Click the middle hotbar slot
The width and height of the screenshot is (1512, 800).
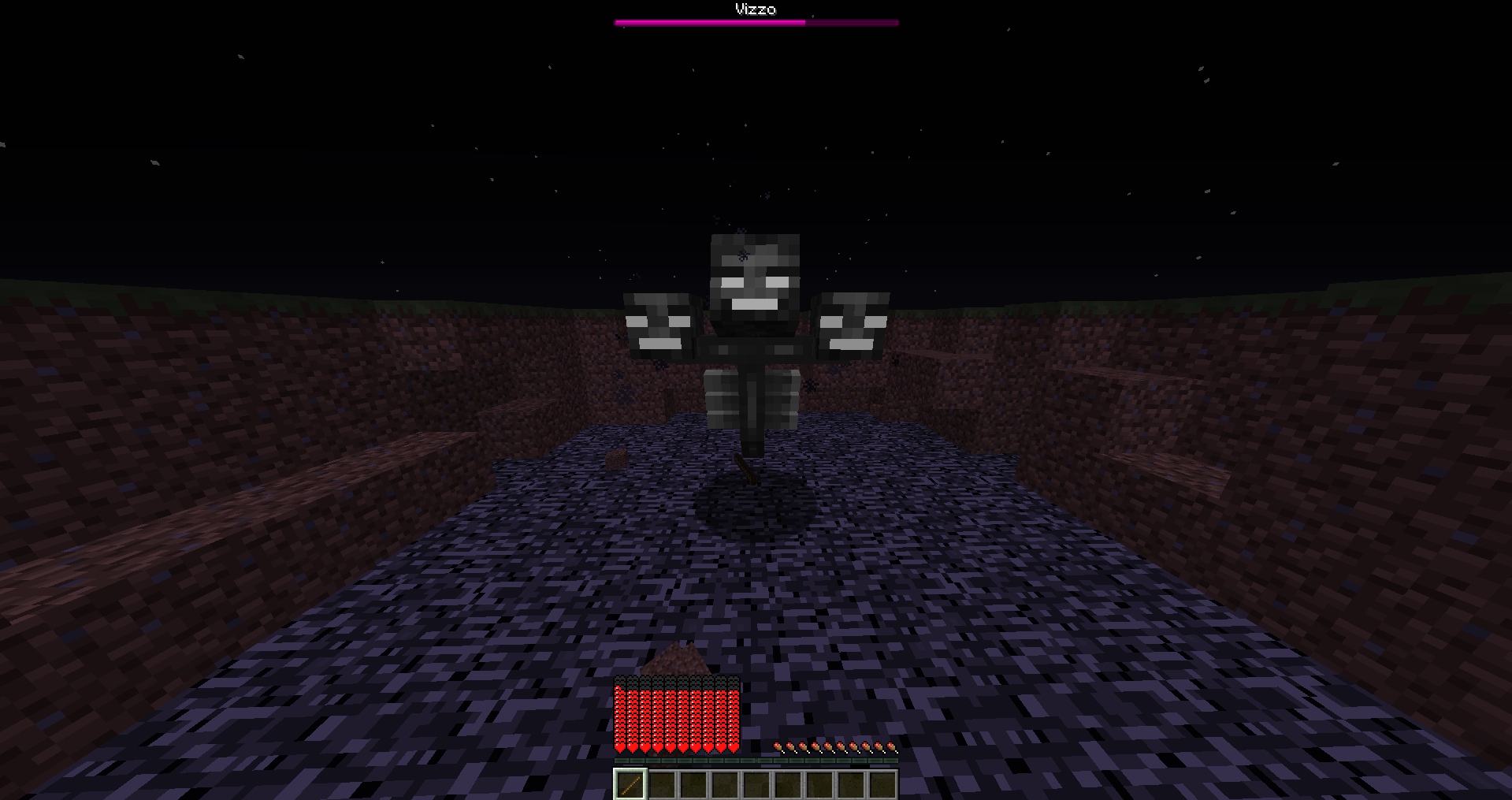pyautogui.click(x=756, y=784)
